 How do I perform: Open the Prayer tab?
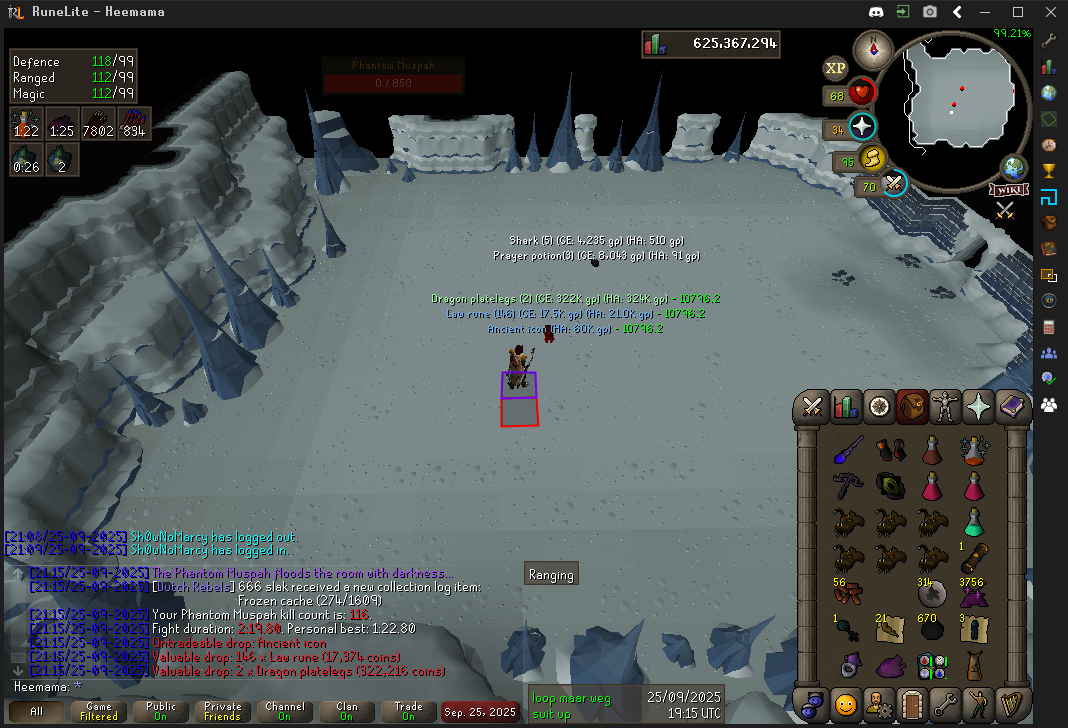pos(978,407)
